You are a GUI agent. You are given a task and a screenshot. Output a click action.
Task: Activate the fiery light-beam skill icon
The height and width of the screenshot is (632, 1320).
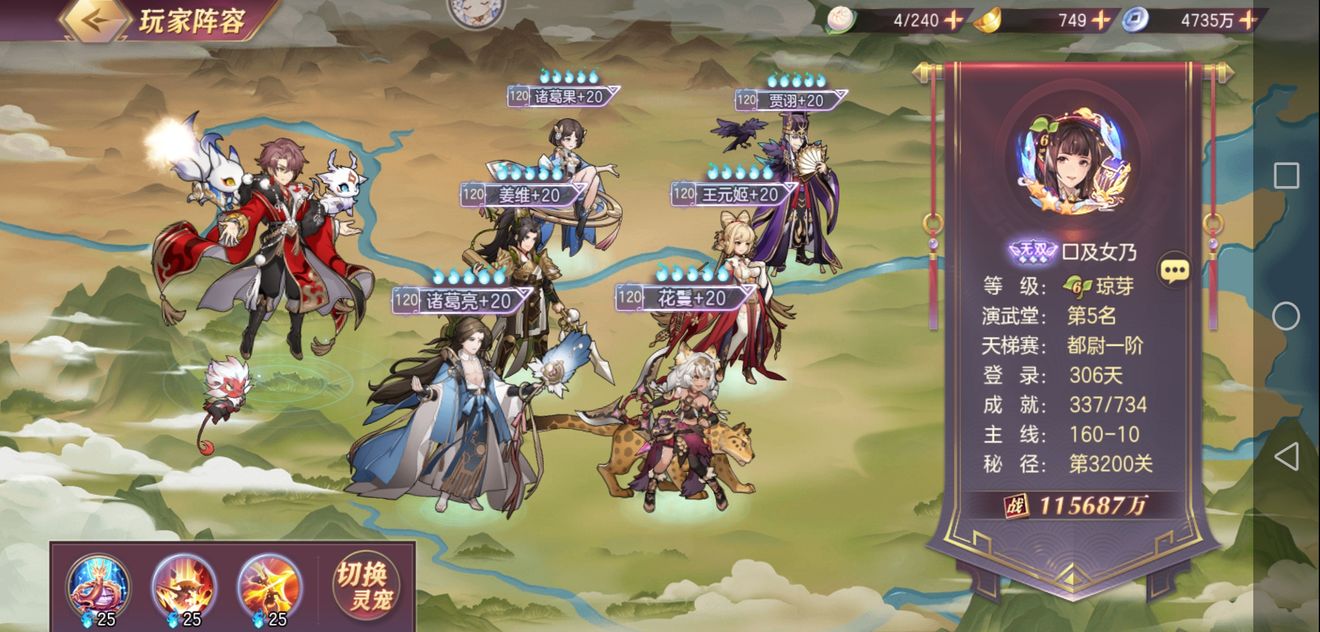coord(269,585)
